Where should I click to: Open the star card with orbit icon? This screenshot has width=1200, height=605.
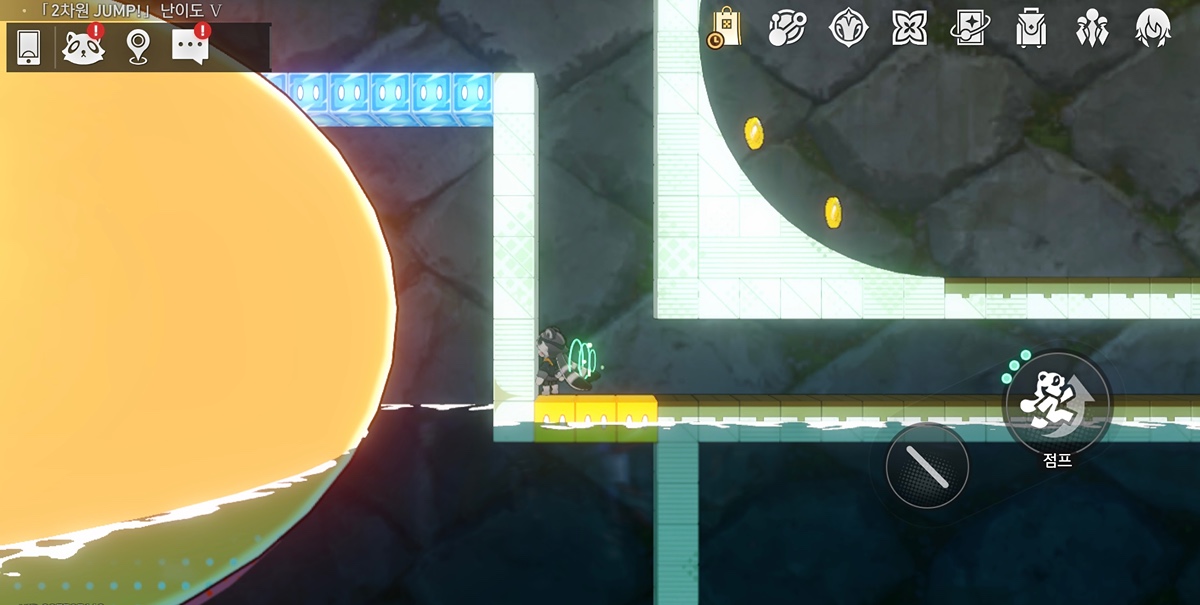970,27
